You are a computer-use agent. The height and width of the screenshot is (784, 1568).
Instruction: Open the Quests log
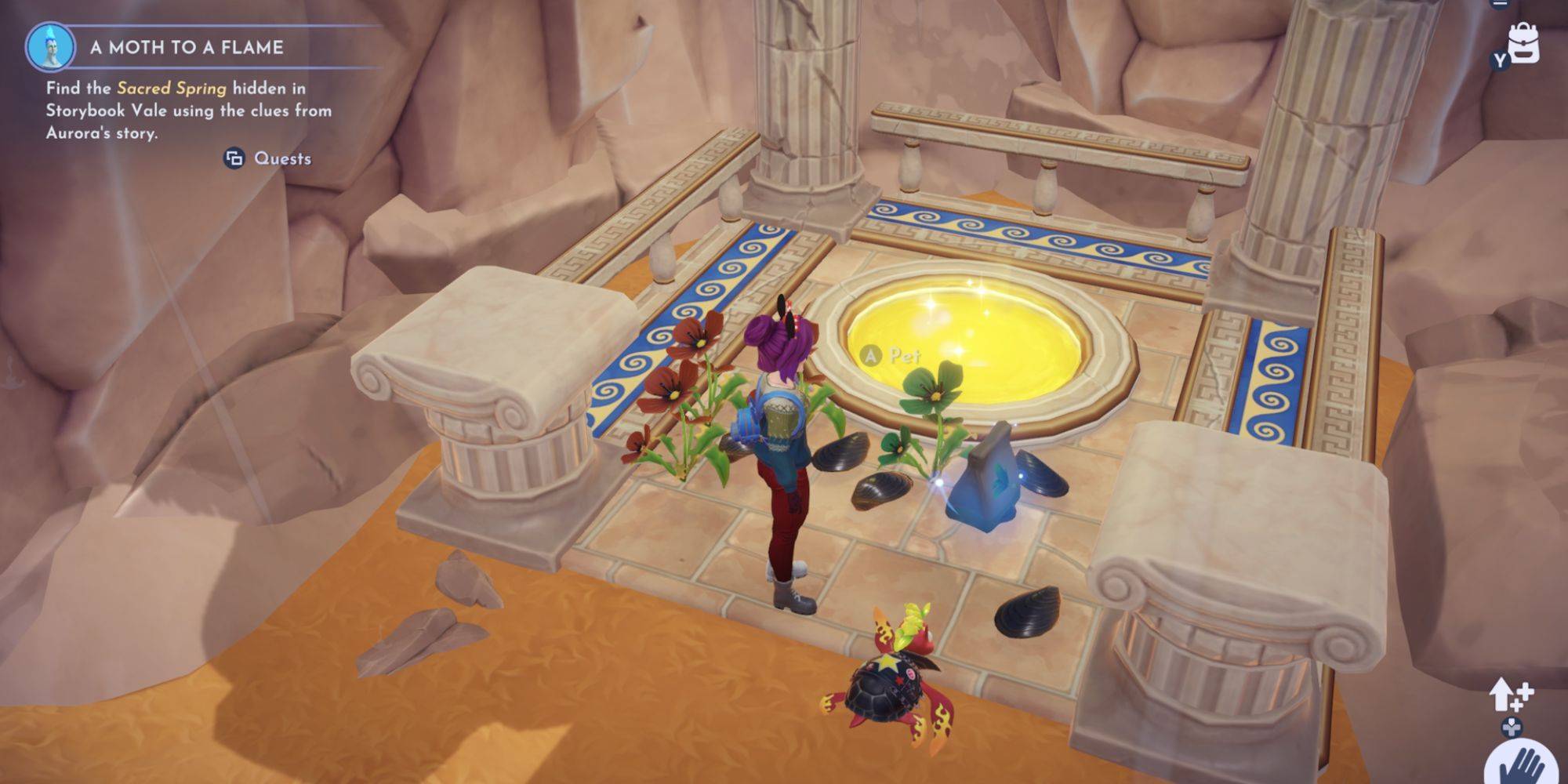click(x=269, y=158)
